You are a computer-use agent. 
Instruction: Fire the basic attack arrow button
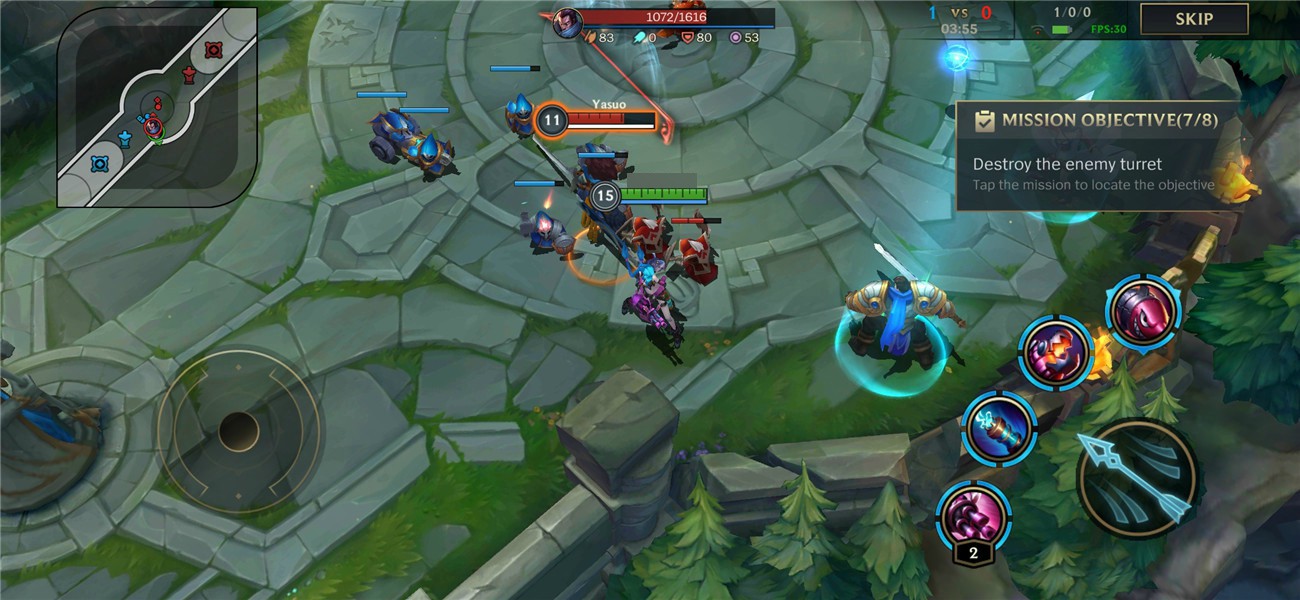pos(1136,478)
